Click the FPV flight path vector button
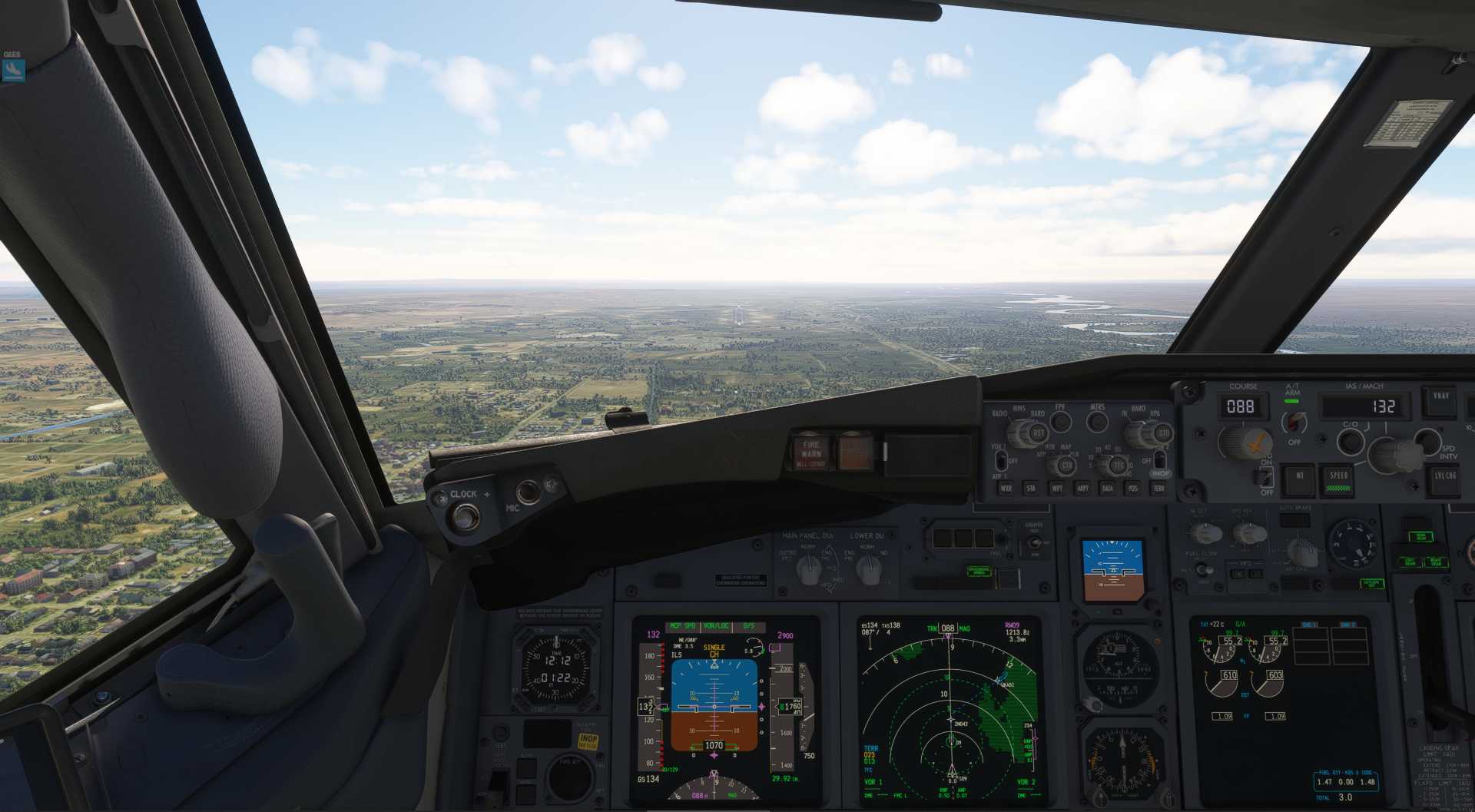This screenshot has width=1475, height=812. click(1061, 421)
